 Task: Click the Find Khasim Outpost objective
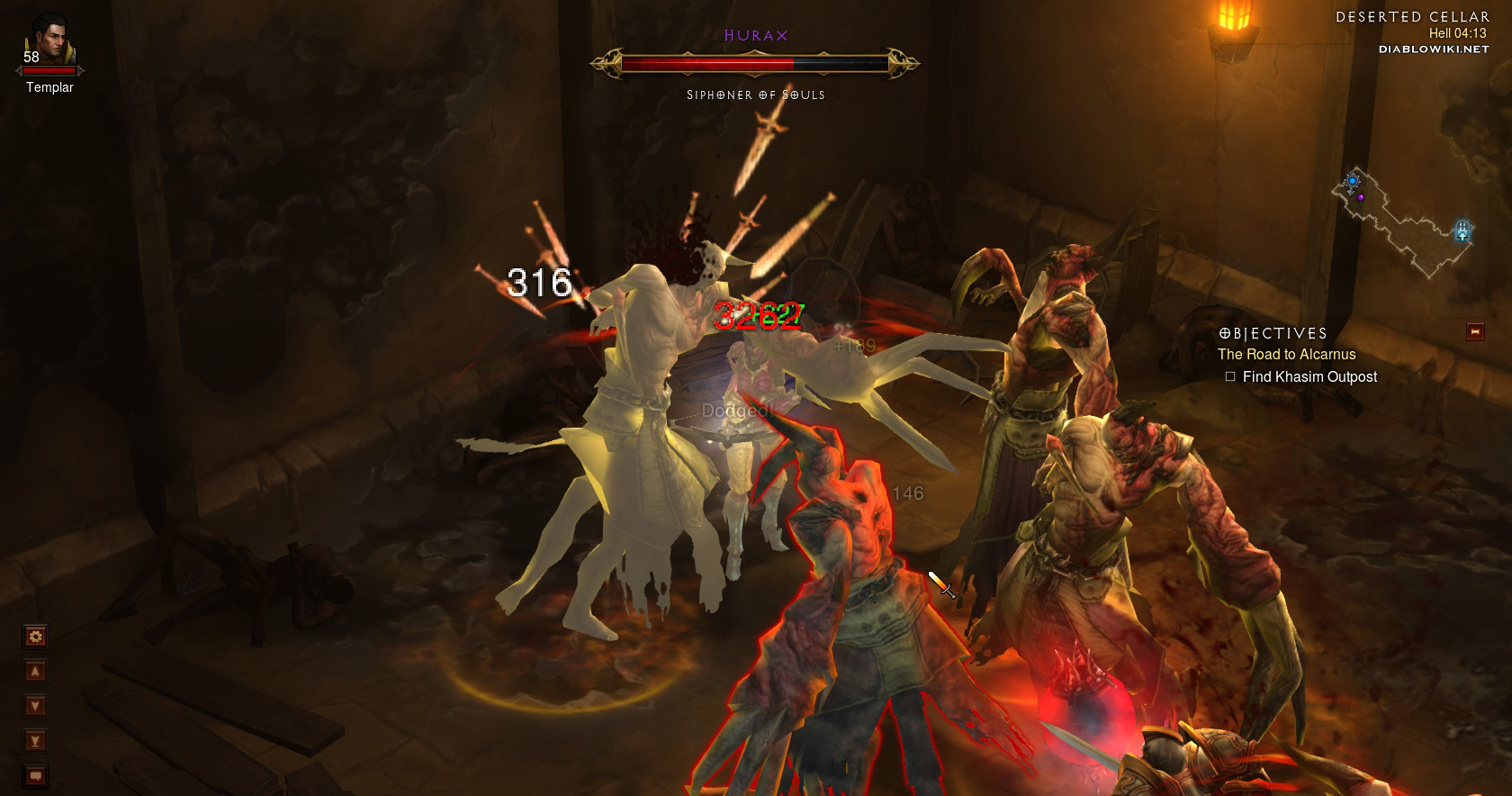(x=1309, y=377)
